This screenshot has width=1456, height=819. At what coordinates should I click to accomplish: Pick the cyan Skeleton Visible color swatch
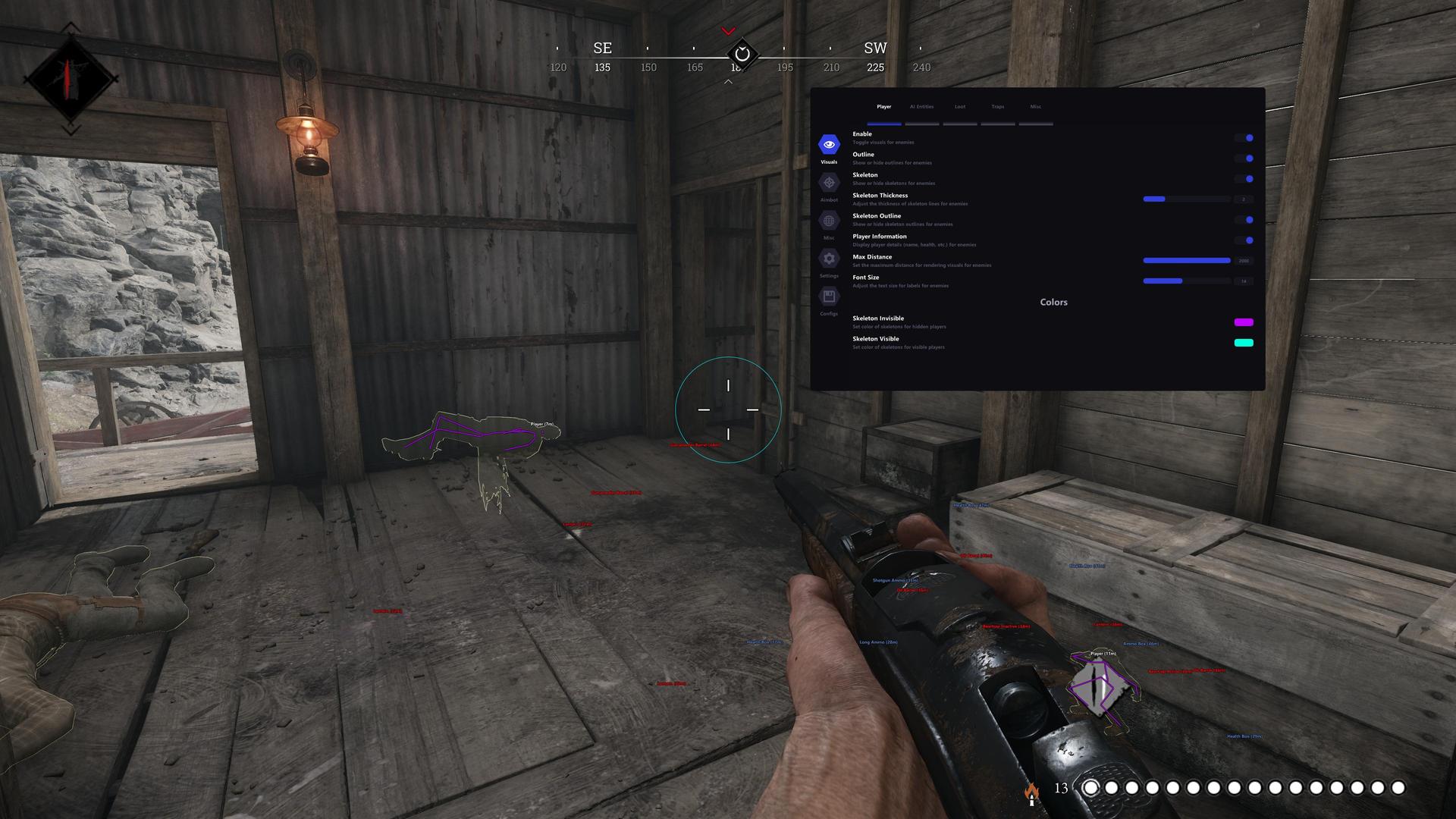tap(1244, 343)
